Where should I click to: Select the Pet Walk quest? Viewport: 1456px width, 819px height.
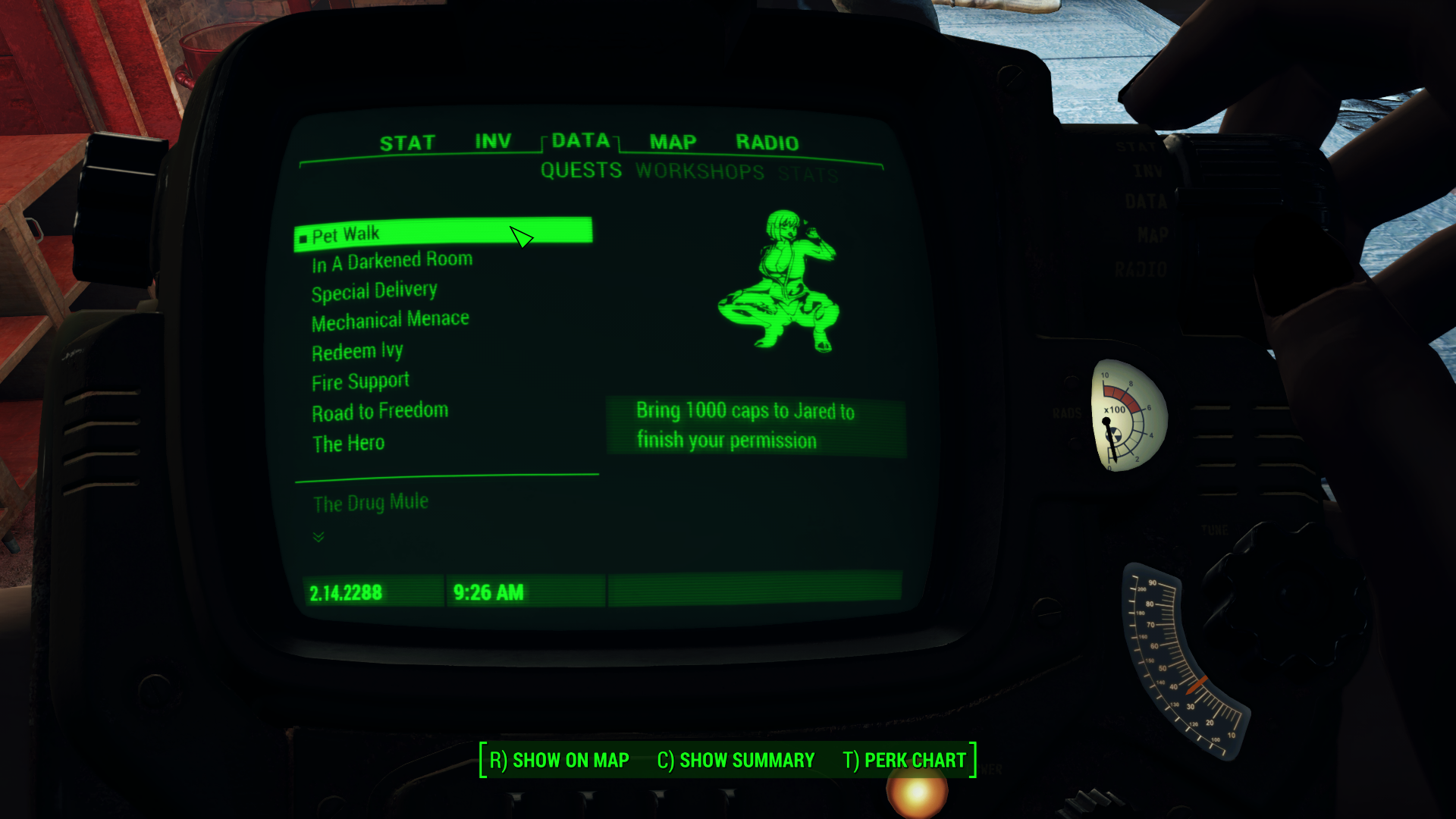tap(347, 234)
